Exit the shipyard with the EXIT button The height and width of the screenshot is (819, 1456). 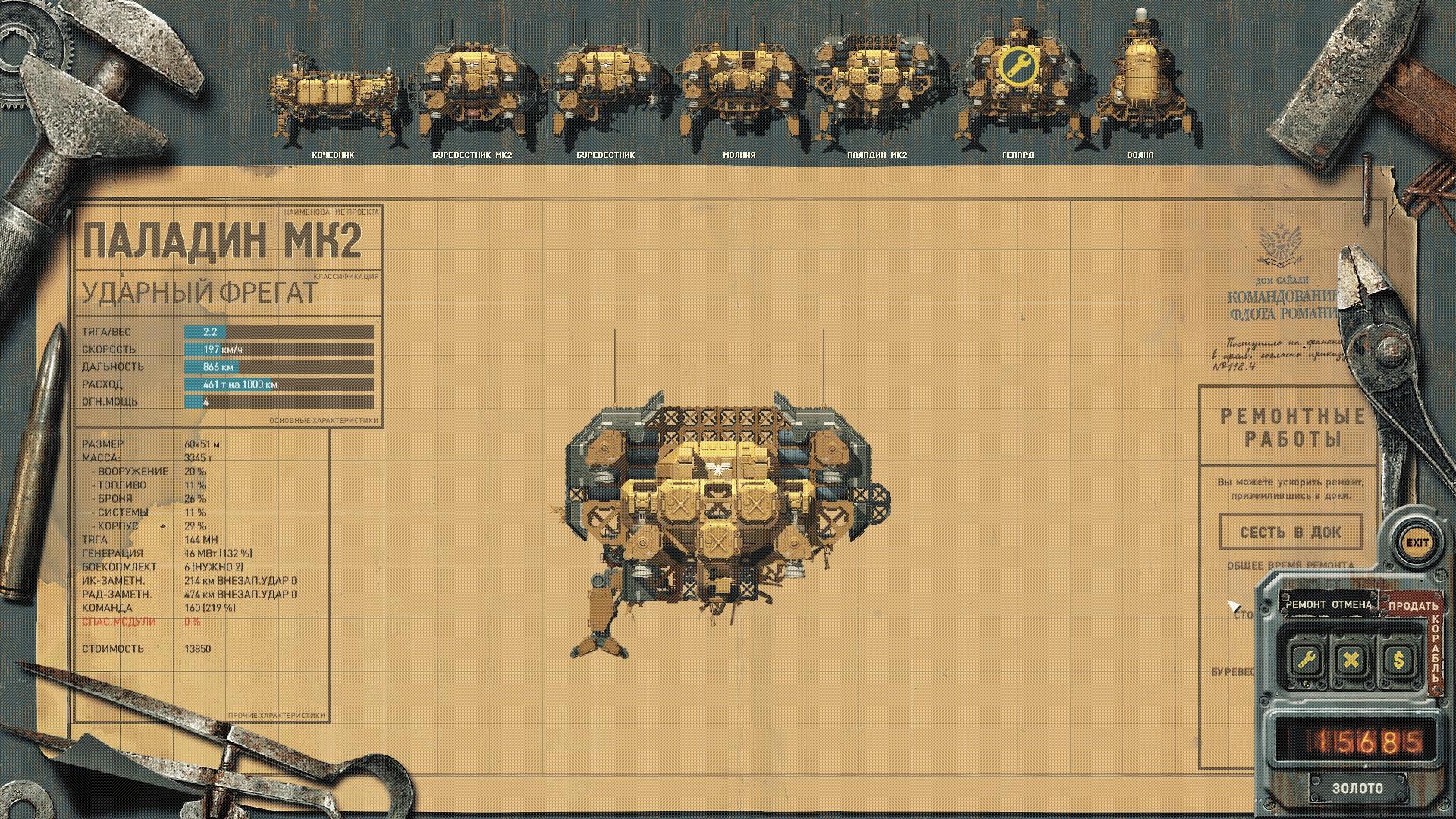1417,543
